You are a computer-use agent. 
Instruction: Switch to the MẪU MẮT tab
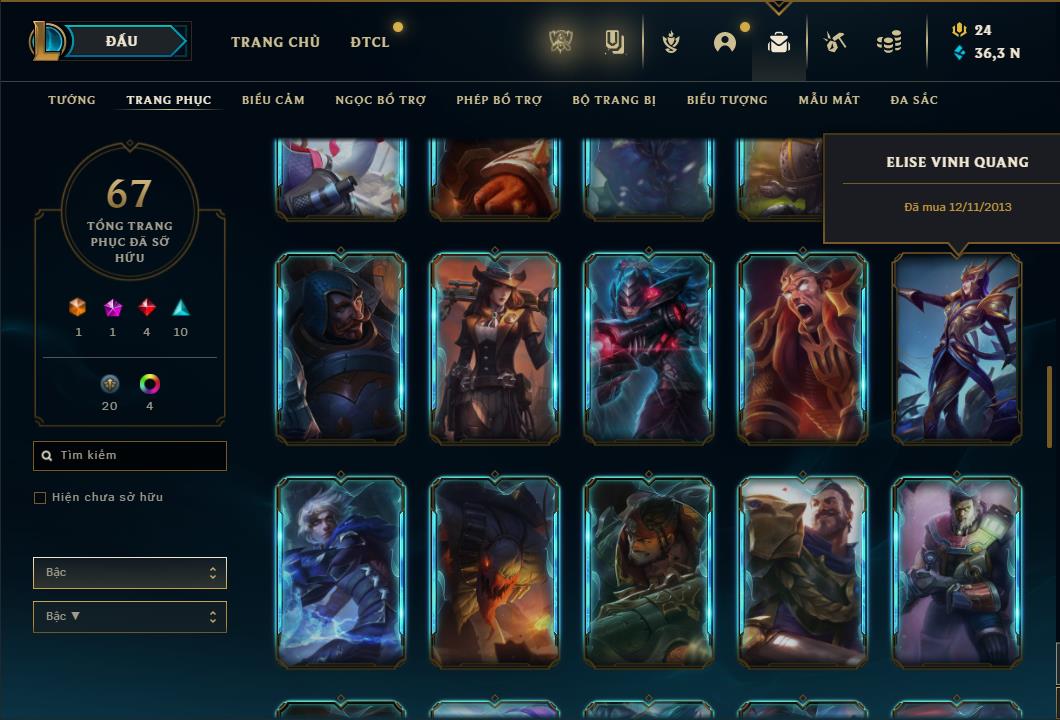coord(829,100)
